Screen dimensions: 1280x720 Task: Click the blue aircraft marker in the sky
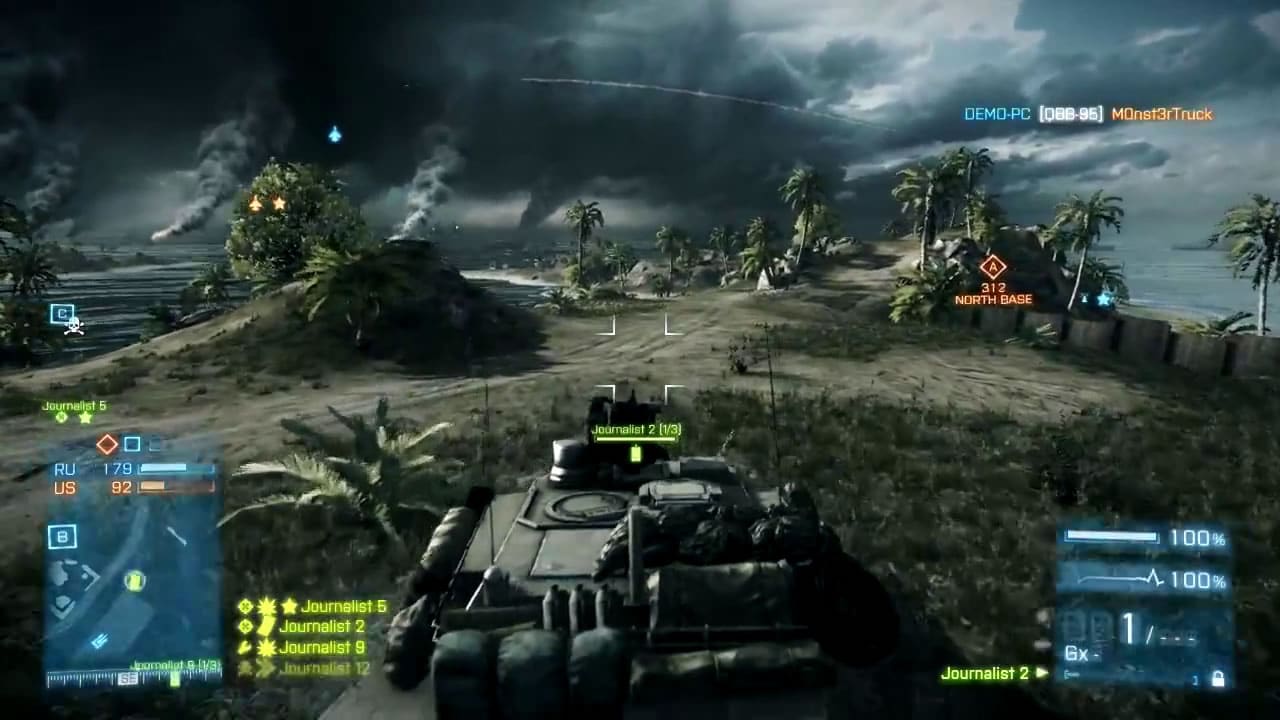pos(335,134)
